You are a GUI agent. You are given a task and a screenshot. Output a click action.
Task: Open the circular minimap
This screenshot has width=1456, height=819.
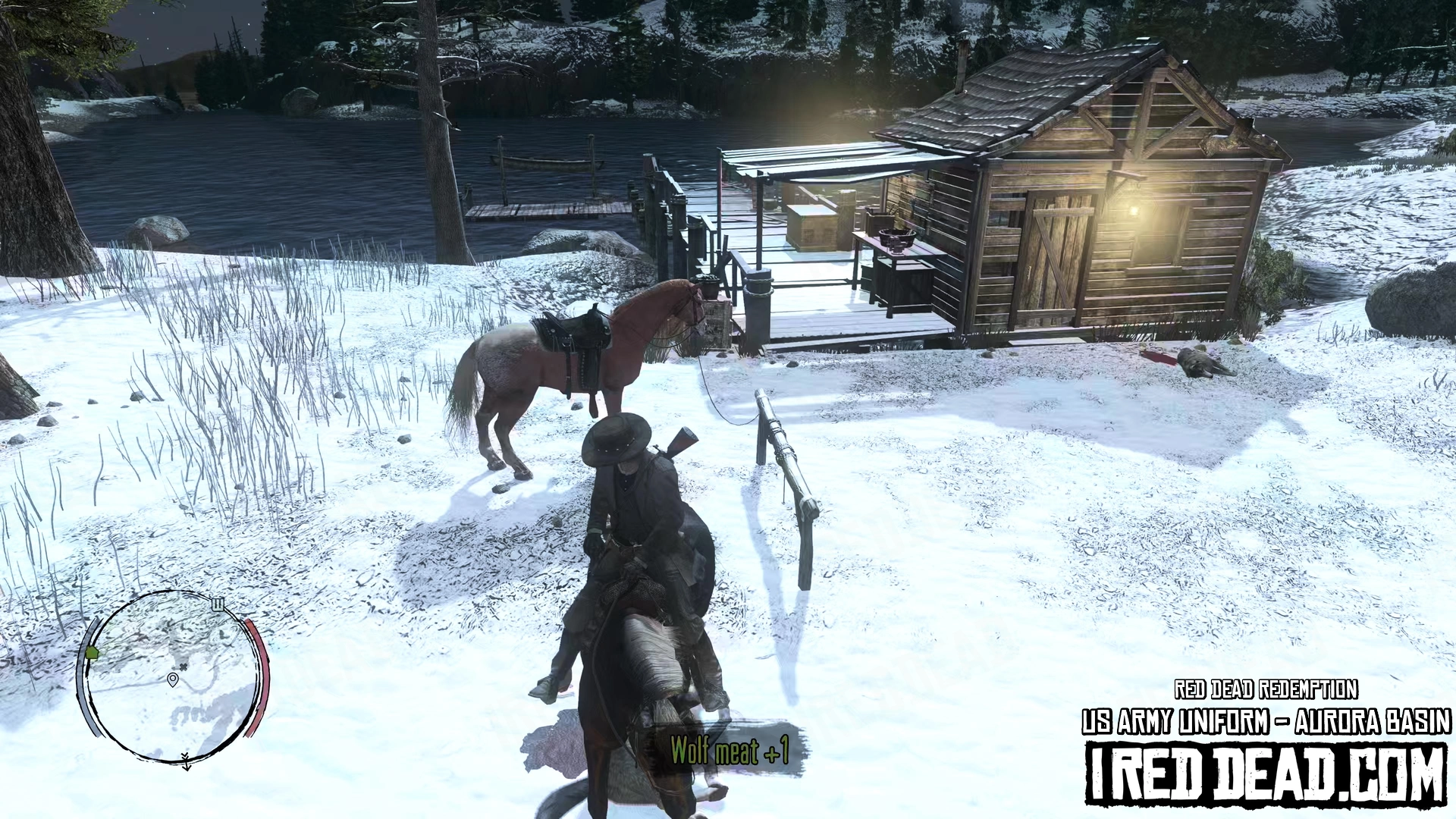173,676
